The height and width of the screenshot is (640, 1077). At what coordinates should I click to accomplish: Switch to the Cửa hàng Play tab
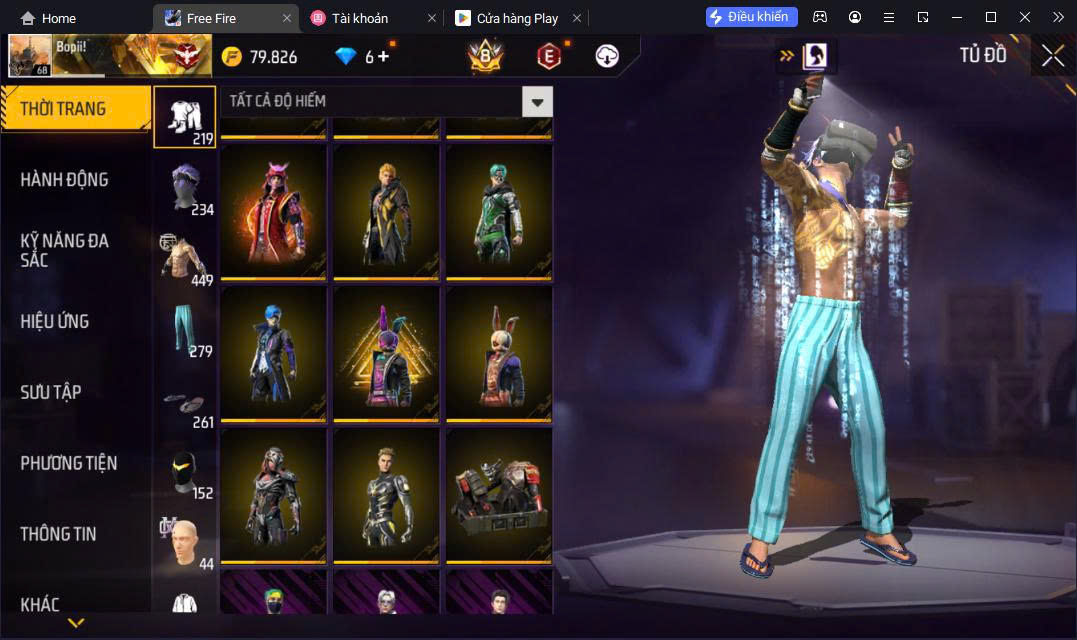[517, 18]
